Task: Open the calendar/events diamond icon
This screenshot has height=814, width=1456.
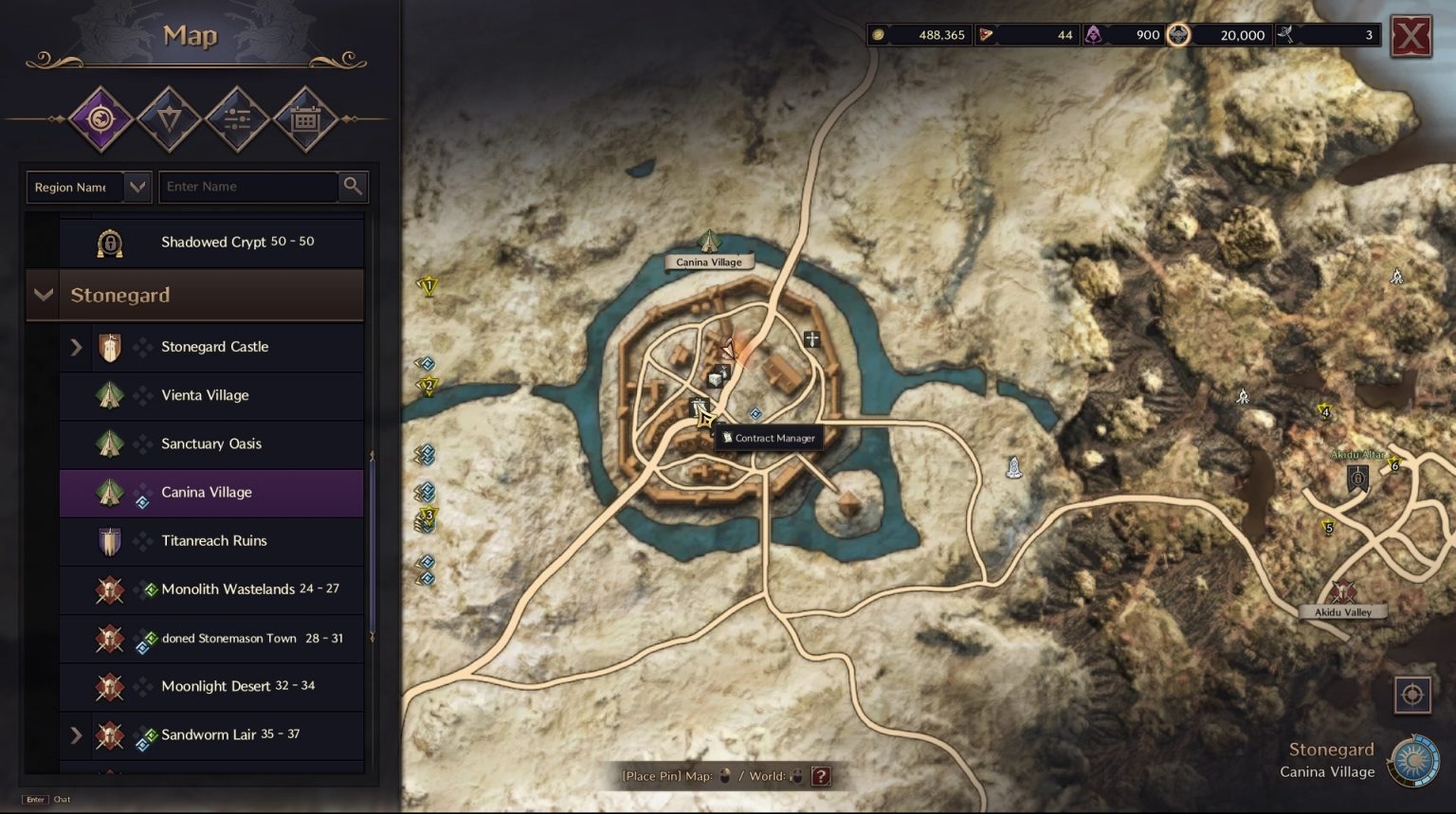Action: pos(306,118)
